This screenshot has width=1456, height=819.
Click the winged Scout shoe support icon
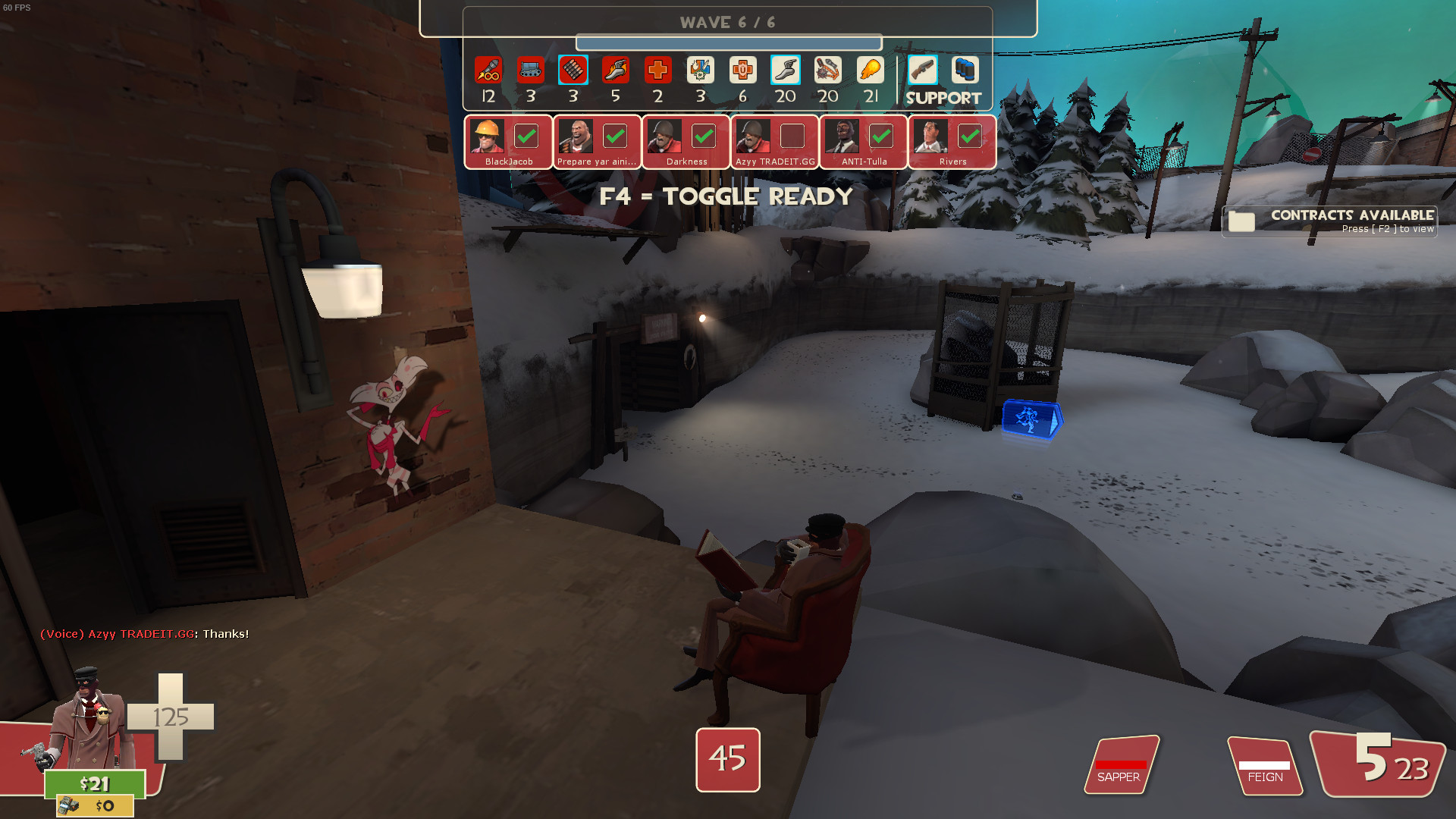tap(785, 70)
